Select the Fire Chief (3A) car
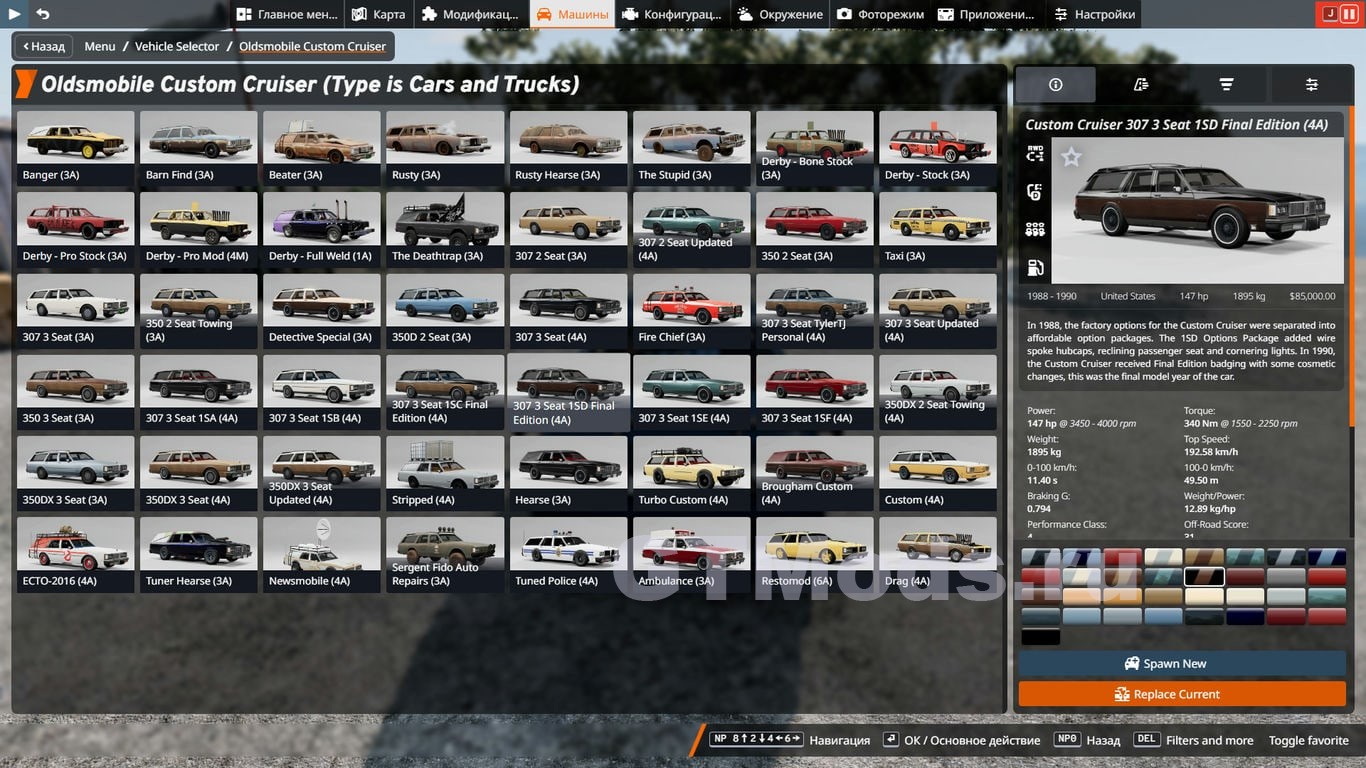1366x768 pixels. (691, 309)
